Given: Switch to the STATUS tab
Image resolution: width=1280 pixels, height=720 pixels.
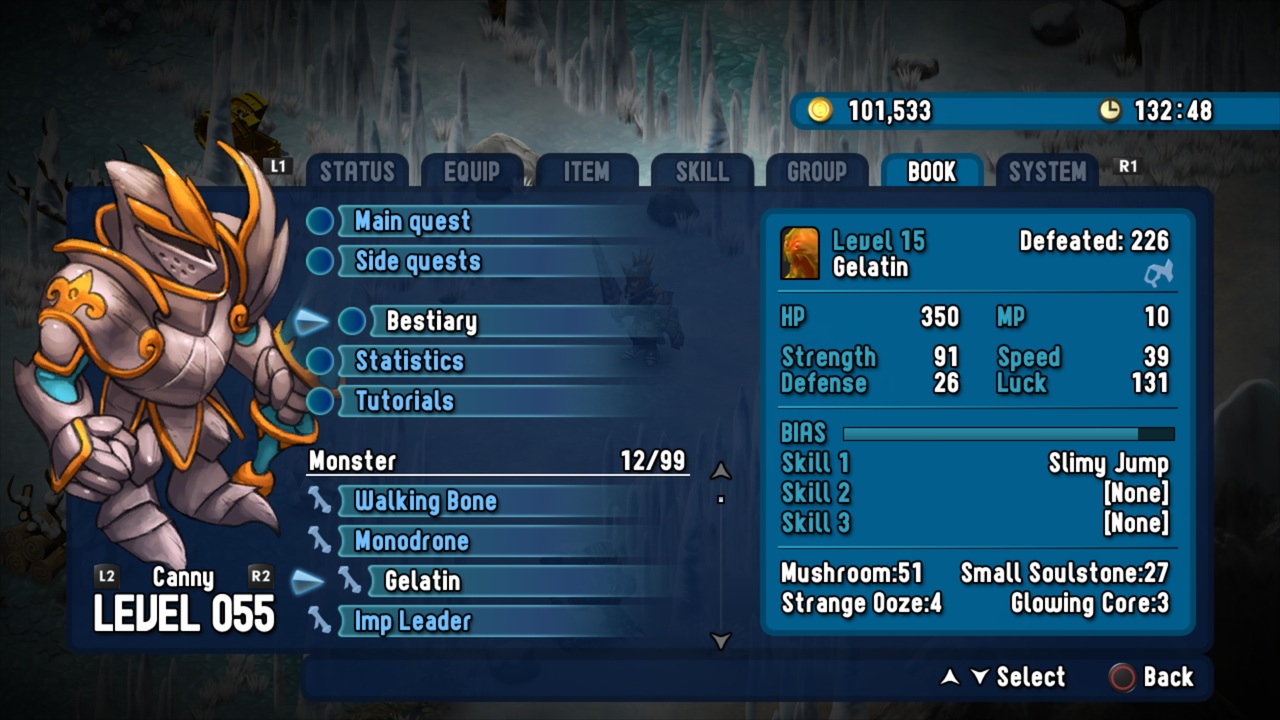Looking at the screenshot, I should tap(357, 172).
